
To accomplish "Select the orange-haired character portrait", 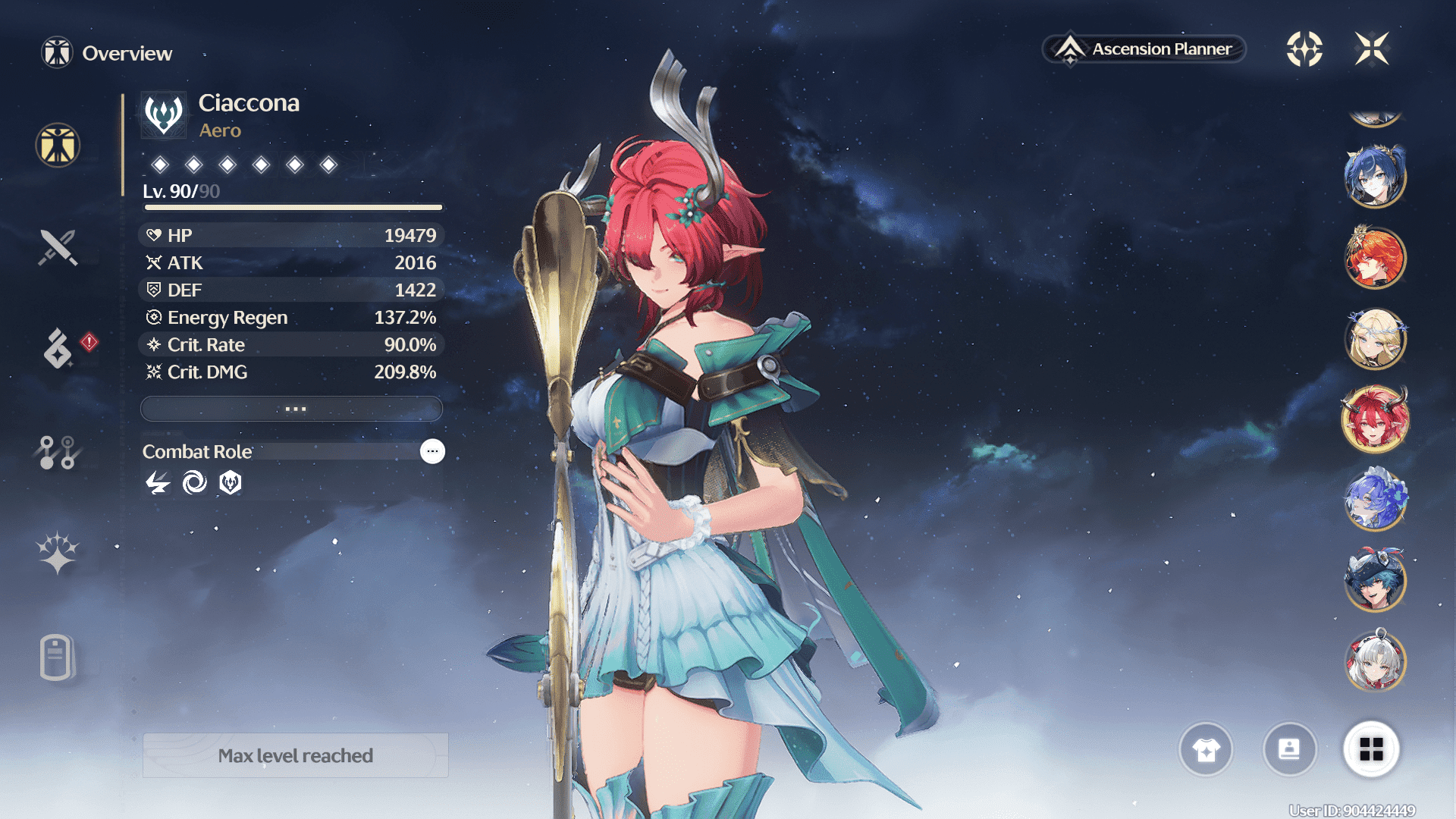I will [x=1375, y=259].
